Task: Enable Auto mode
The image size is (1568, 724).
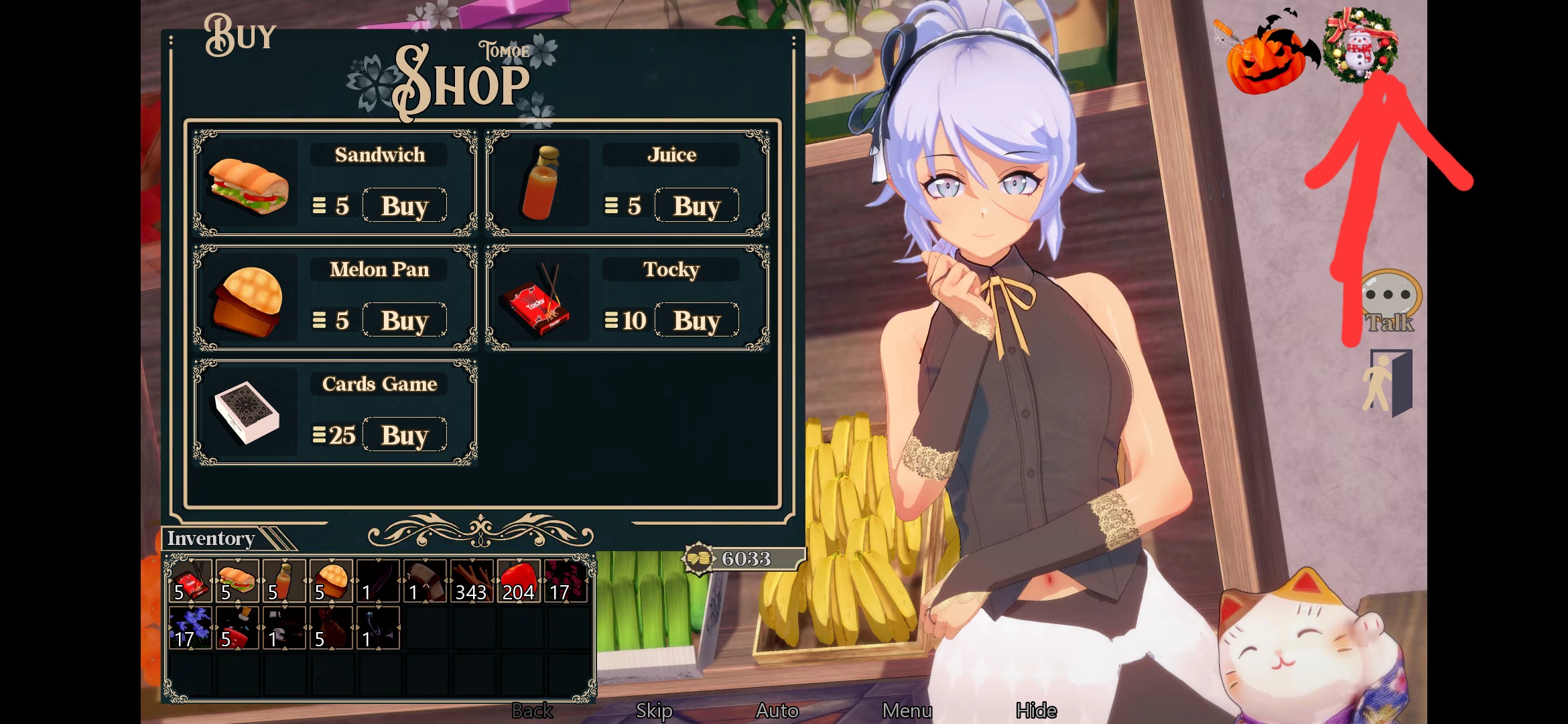Action: (x=777, y=711)
